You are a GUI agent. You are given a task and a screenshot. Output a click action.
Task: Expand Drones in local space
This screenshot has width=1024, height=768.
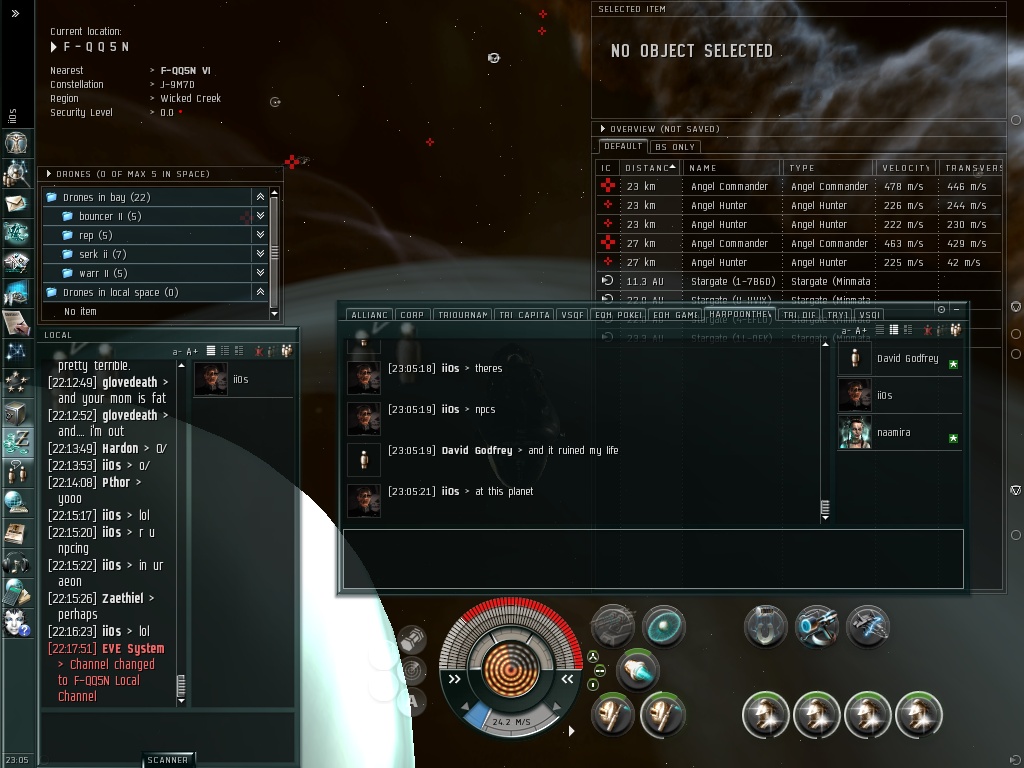(120, 292)
